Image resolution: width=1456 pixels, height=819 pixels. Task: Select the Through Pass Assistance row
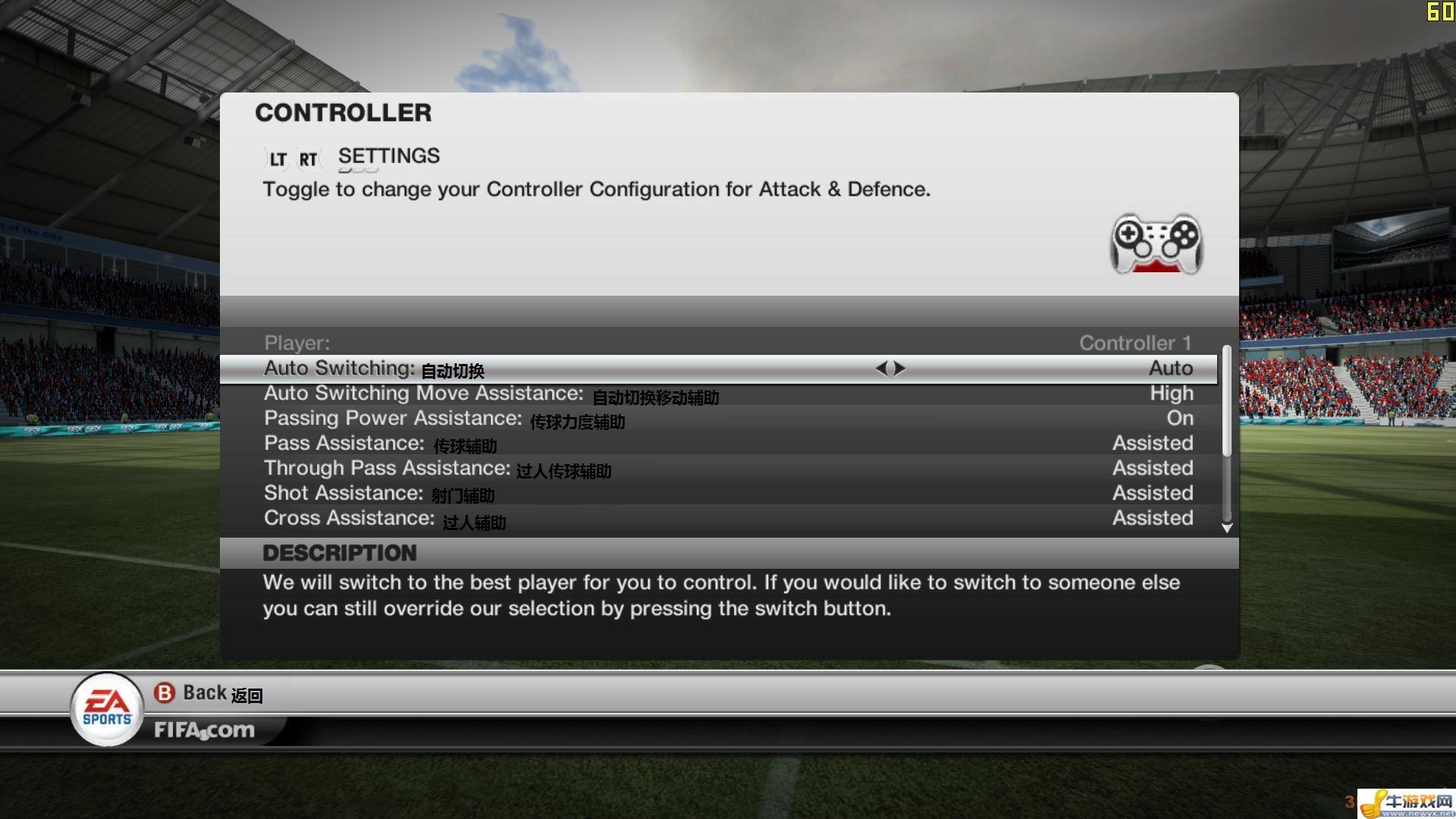(717, 469)
